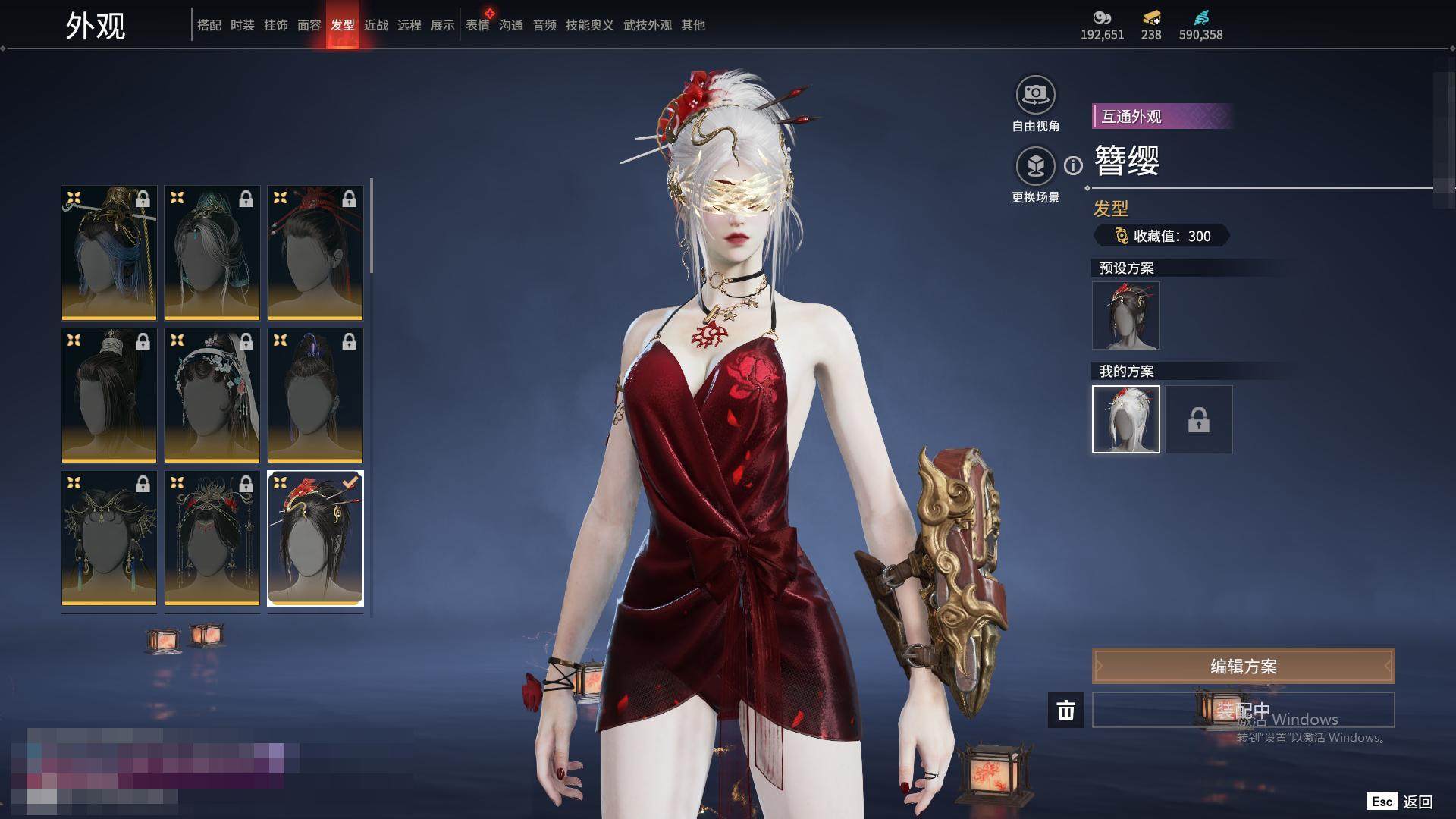Click the 自由视角 camera button
The width and height of the screenshot is (1456, 819).
(1035, 96)
